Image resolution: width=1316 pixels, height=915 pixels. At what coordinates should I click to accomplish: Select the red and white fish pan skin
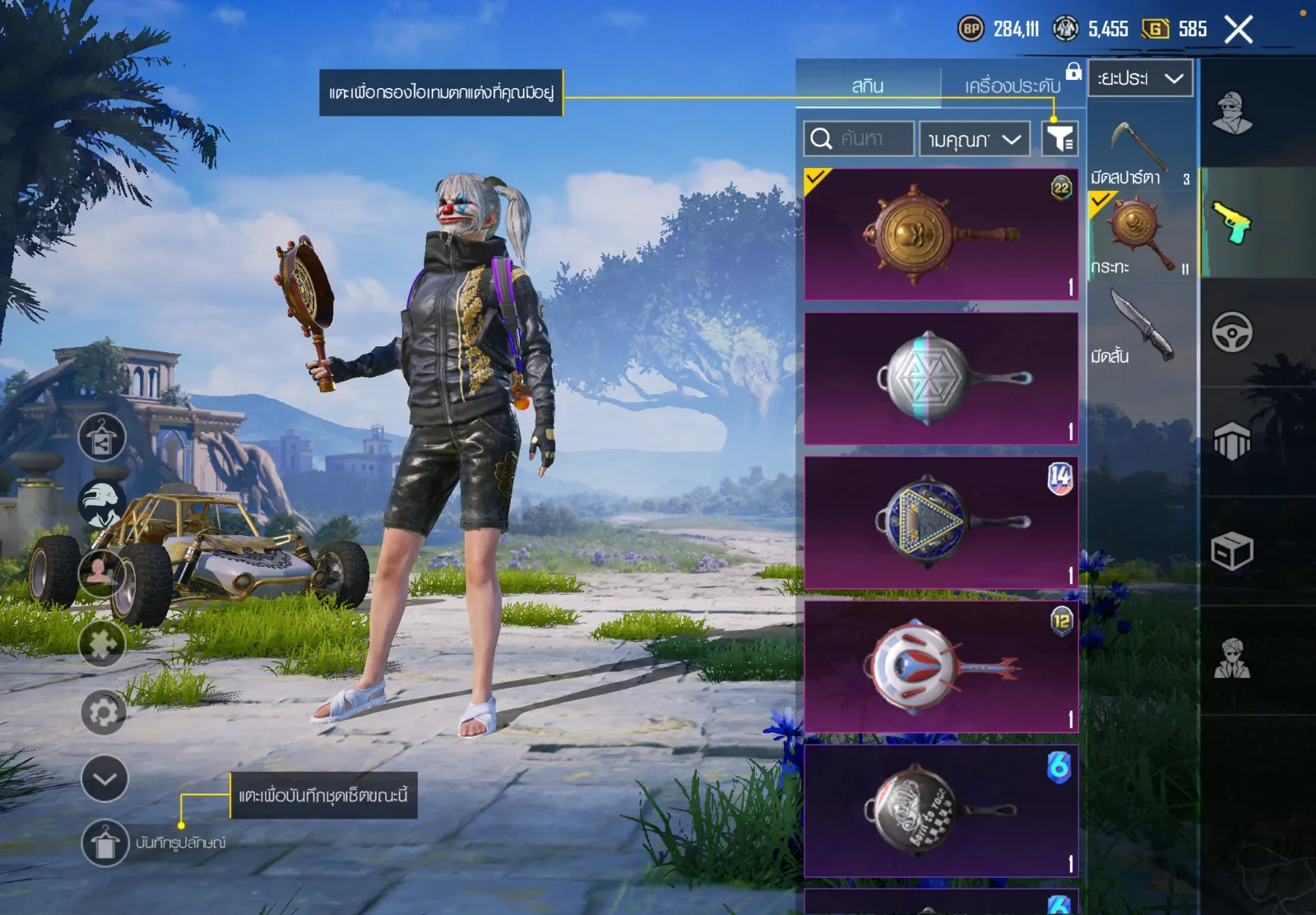[x=941, y=667]
